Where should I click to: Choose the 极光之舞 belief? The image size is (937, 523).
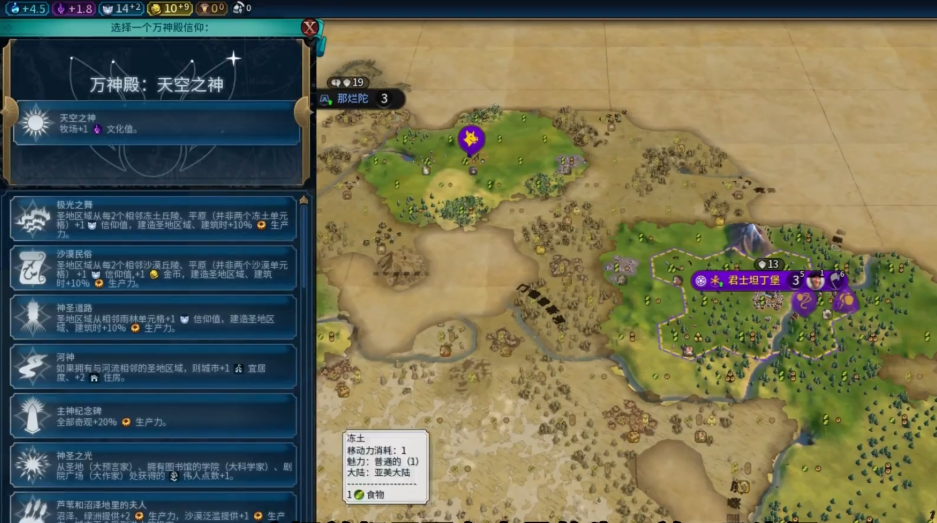click(153, 218)
